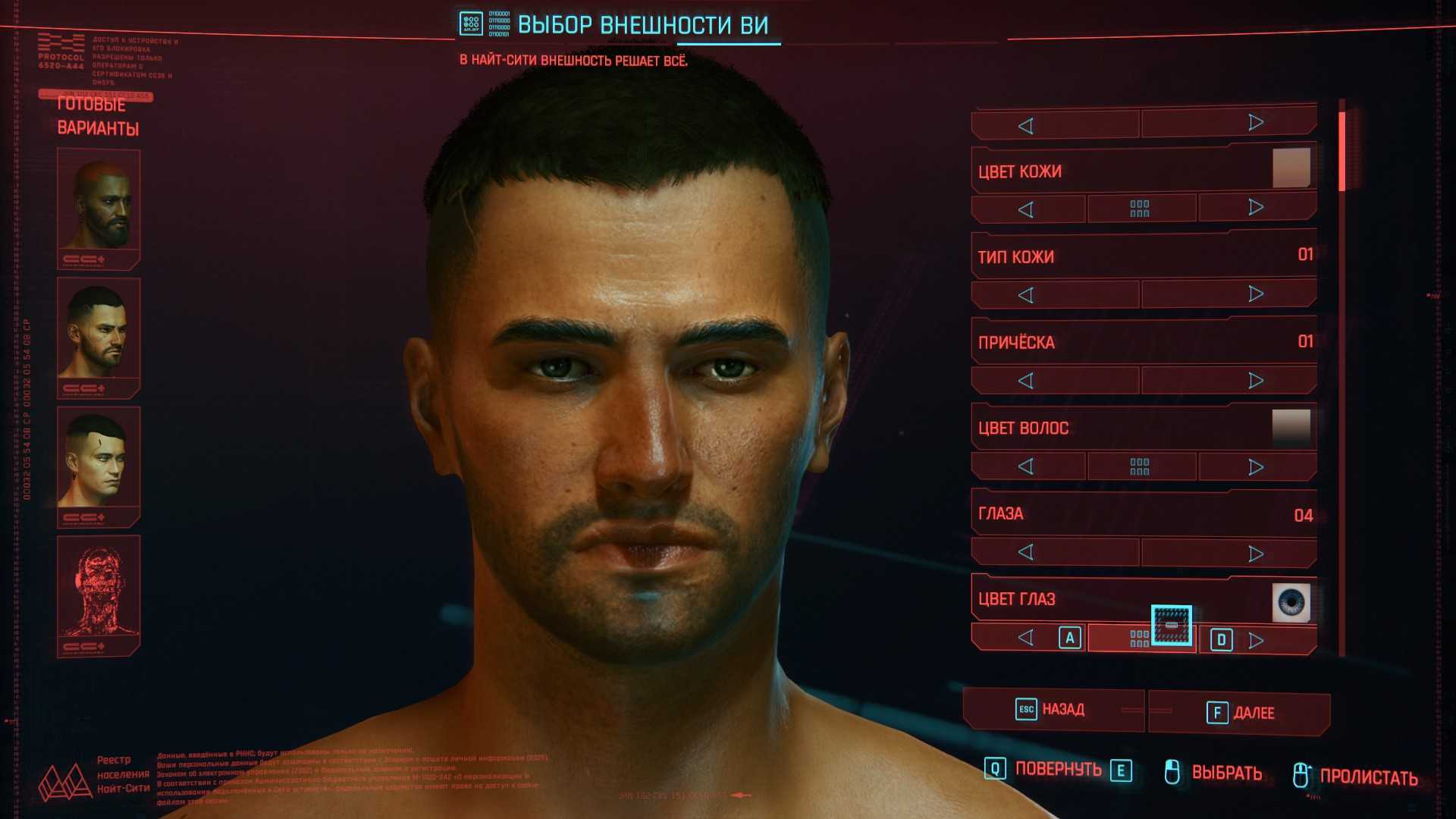The height and width of the screenshot is (819, 1456).
Task: Select the next Глаза eye shape
Action: coord(1256,554)
